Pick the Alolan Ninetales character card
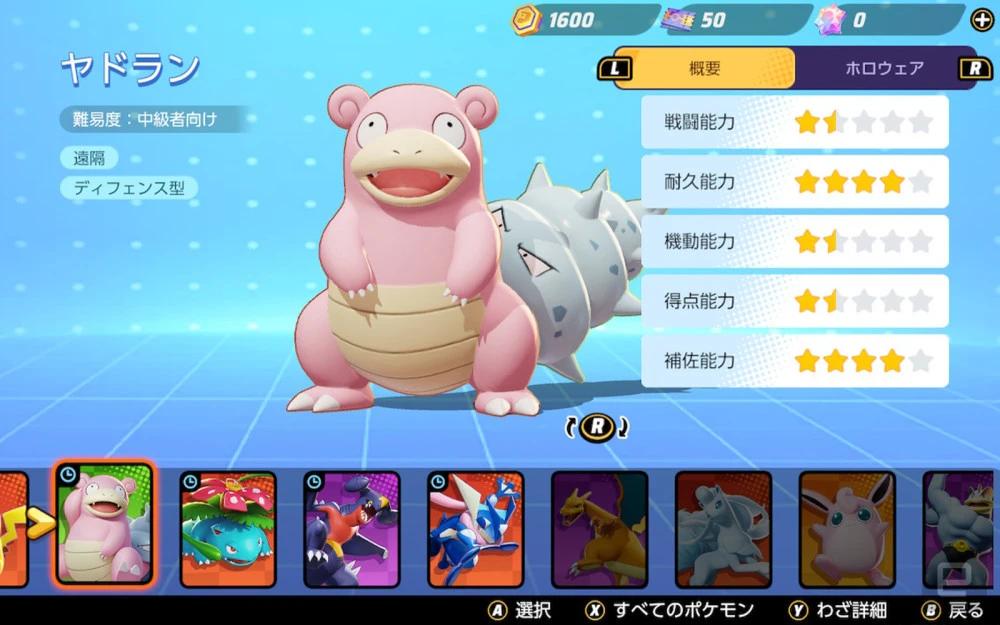Screen dimensions: 1000x625 [x=723, y=529]
